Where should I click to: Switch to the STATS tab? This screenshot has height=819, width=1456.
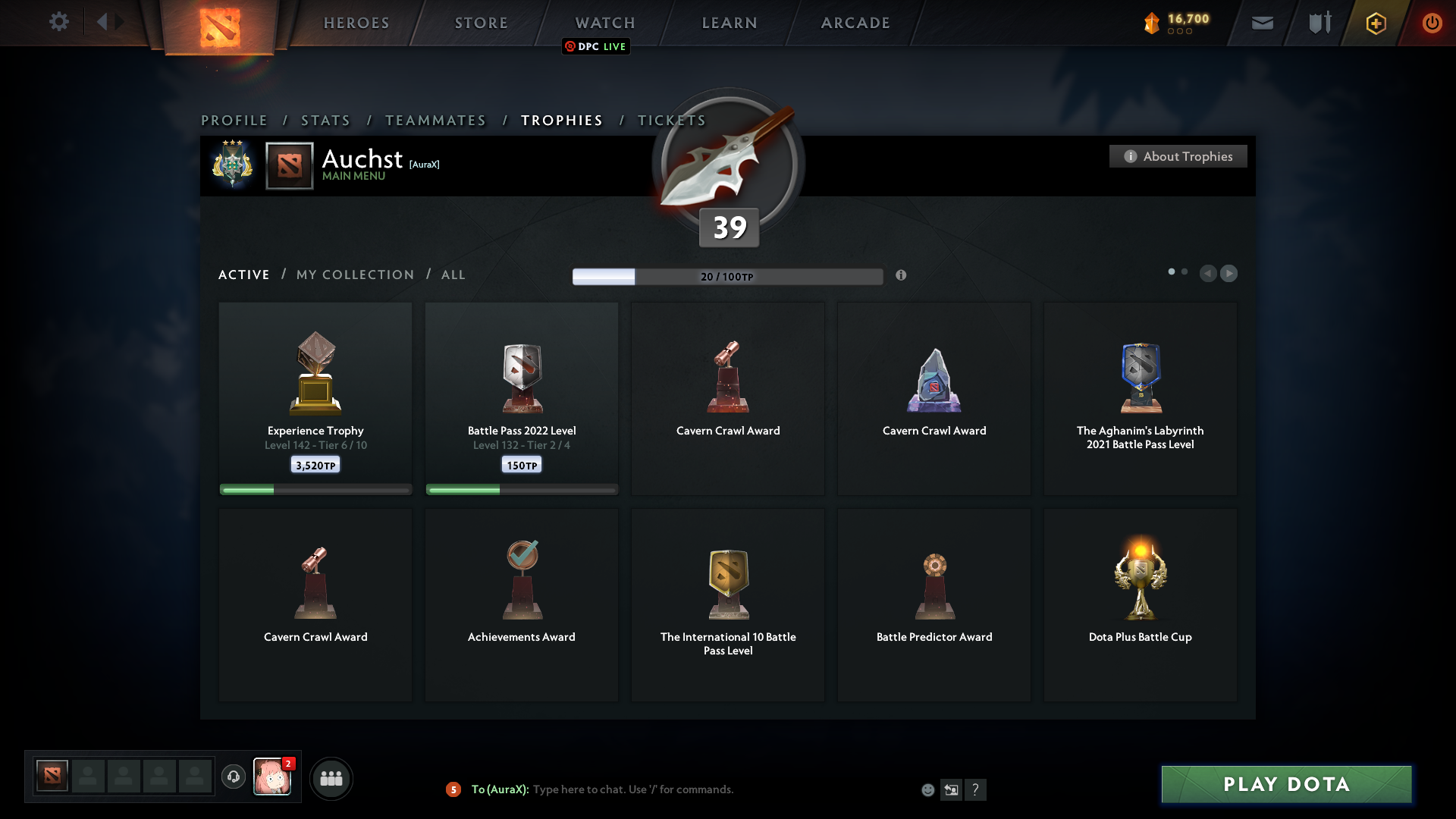point(325,120)
